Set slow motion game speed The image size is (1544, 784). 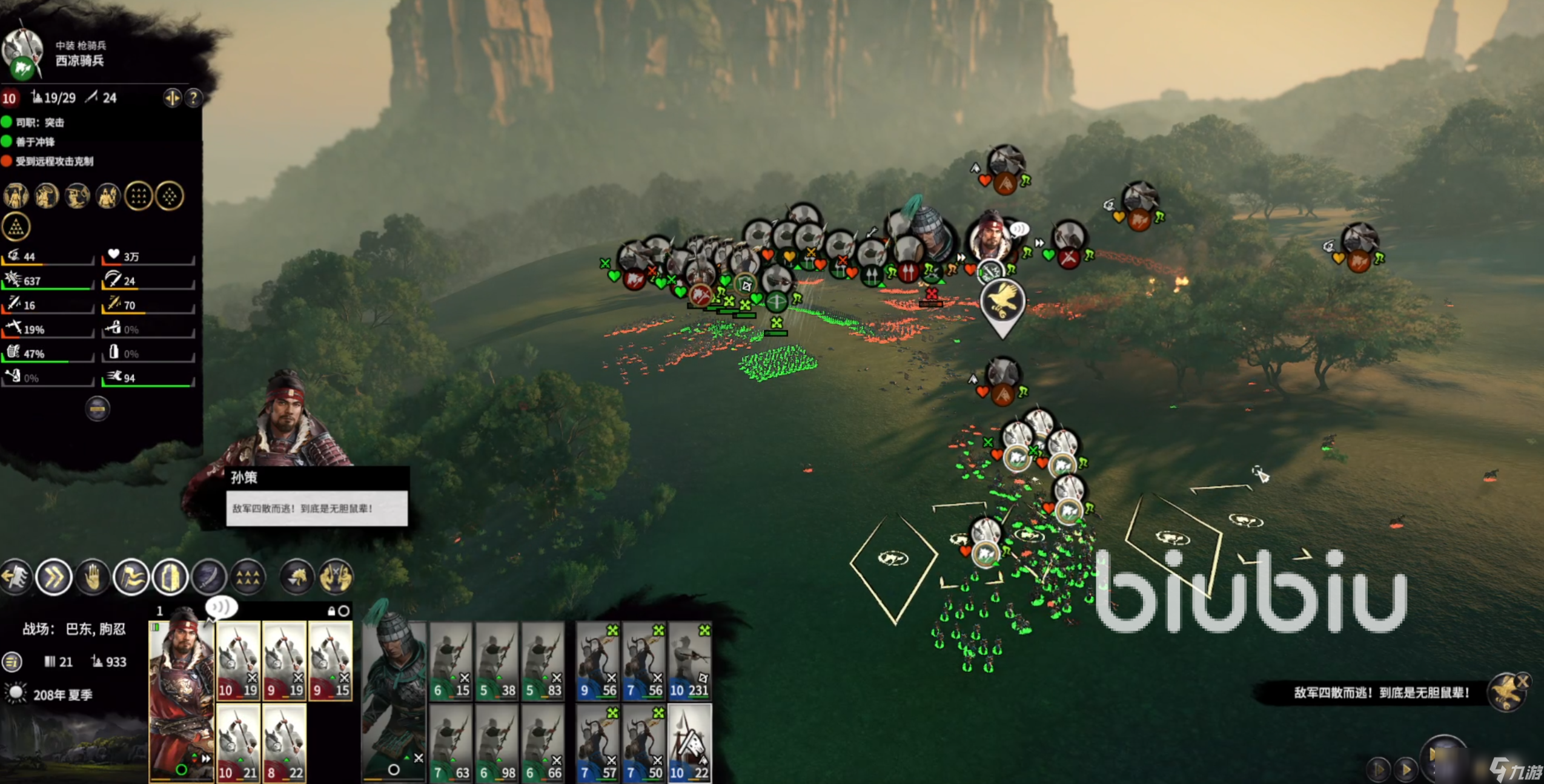point(1379,769)
